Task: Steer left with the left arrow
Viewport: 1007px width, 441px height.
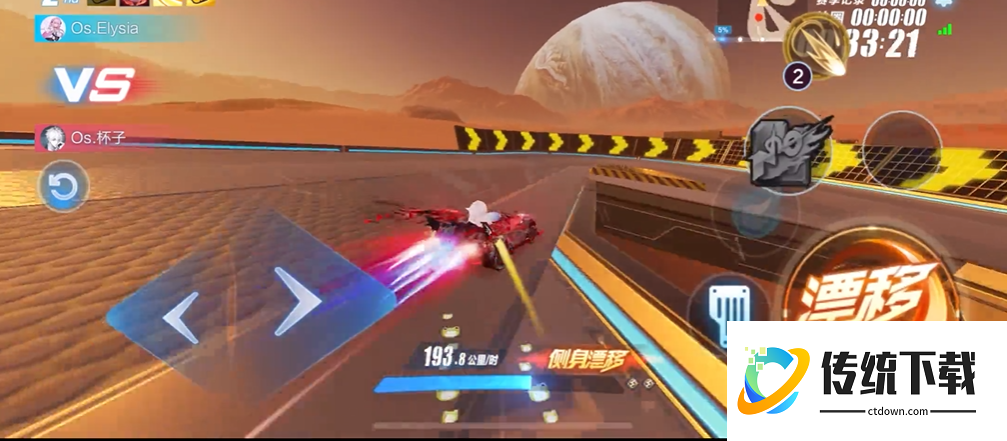Action: pyautogui.click(x=181, y=317)
